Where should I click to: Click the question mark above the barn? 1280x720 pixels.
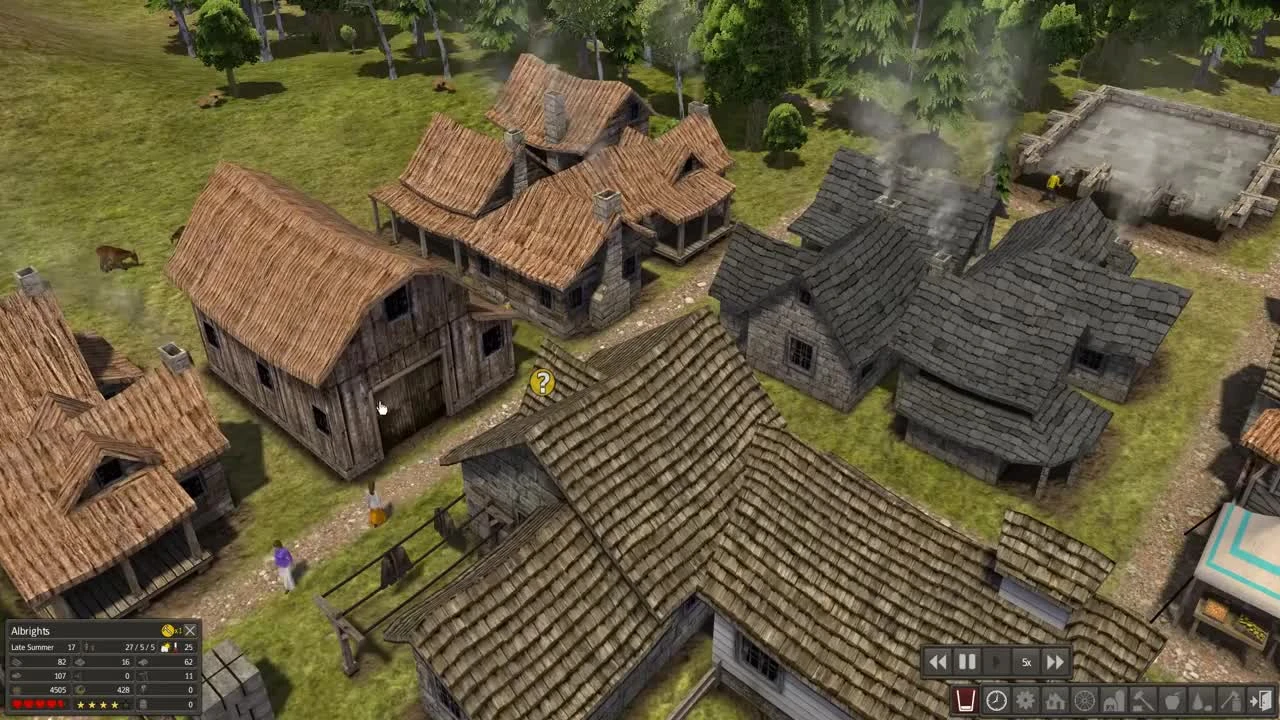[541, 383]
